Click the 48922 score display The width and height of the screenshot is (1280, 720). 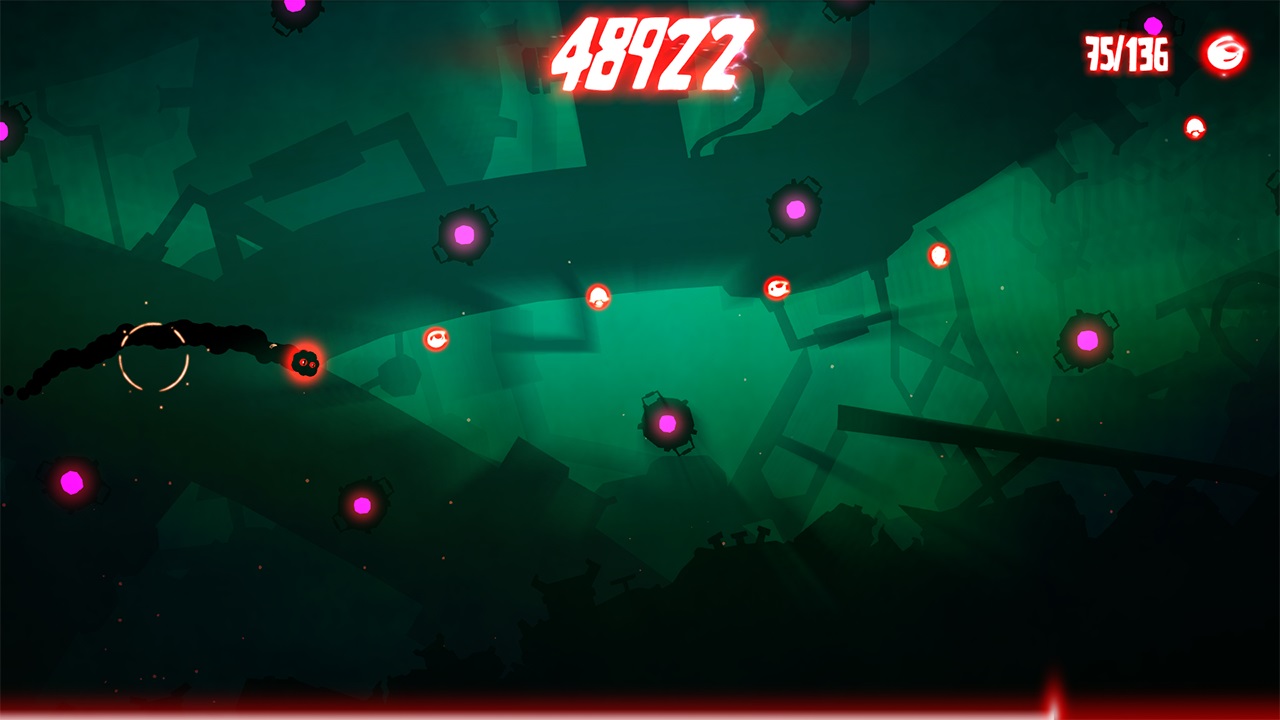(x=652, y=52)
